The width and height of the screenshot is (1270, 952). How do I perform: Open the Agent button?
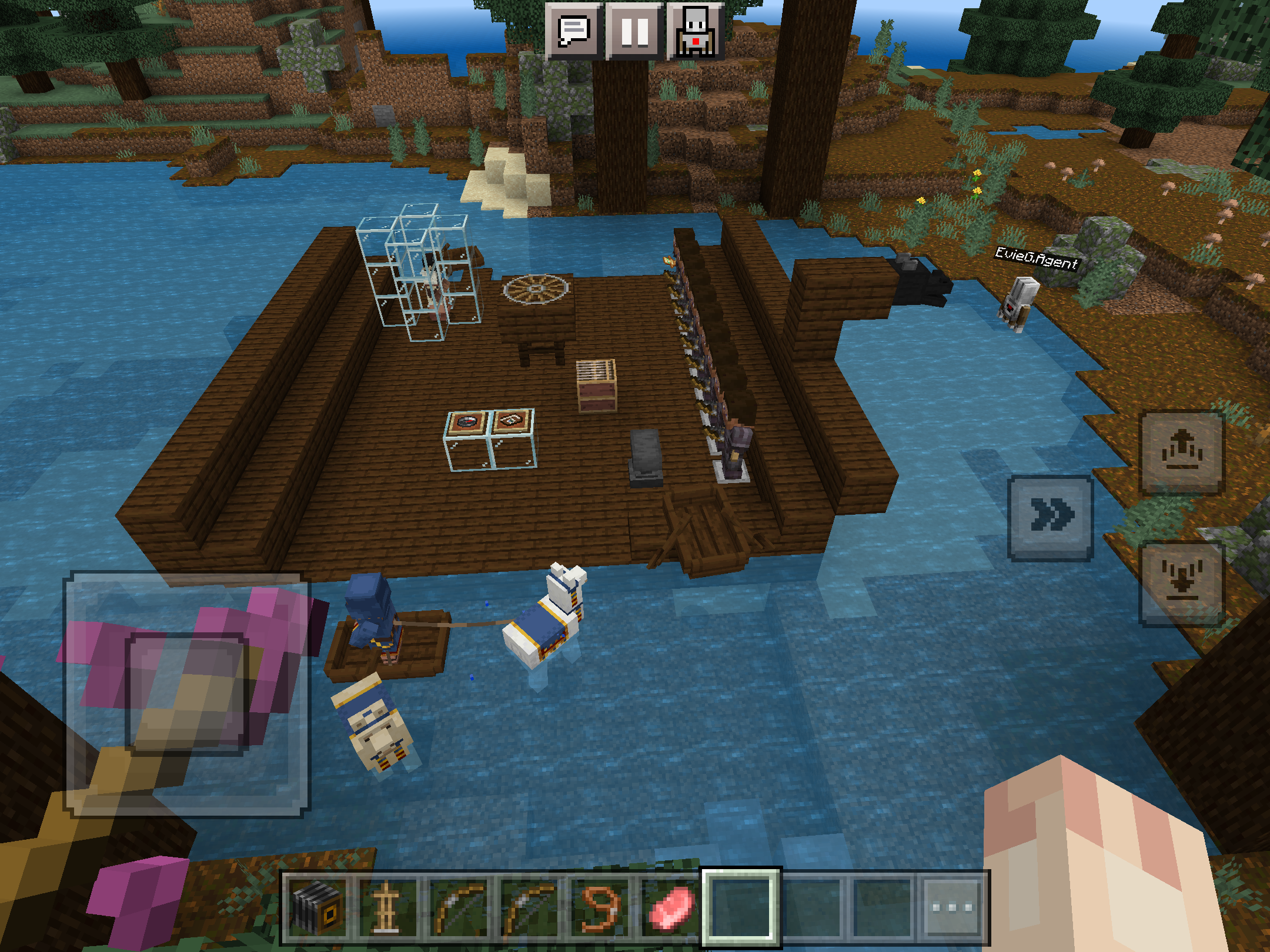(696, 31)
